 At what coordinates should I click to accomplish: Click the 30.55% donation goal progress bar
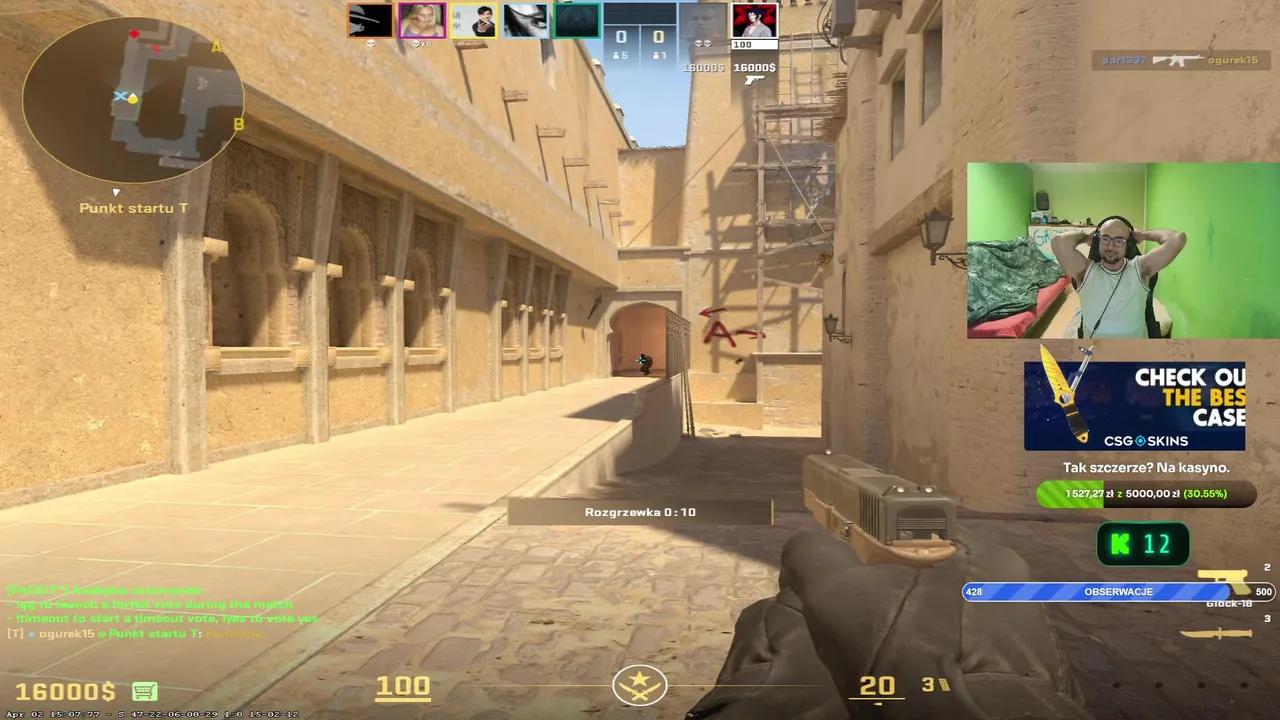tap(1145, 493)
